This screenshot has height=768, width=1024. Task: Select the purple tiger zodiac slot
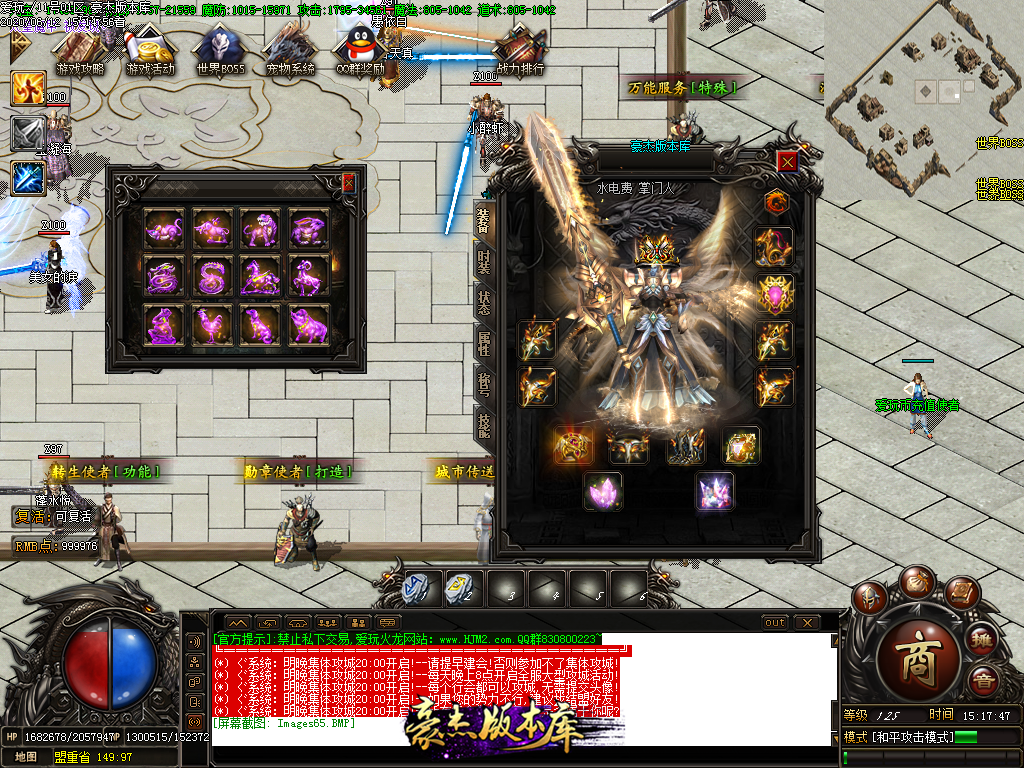tap(261, 227)
